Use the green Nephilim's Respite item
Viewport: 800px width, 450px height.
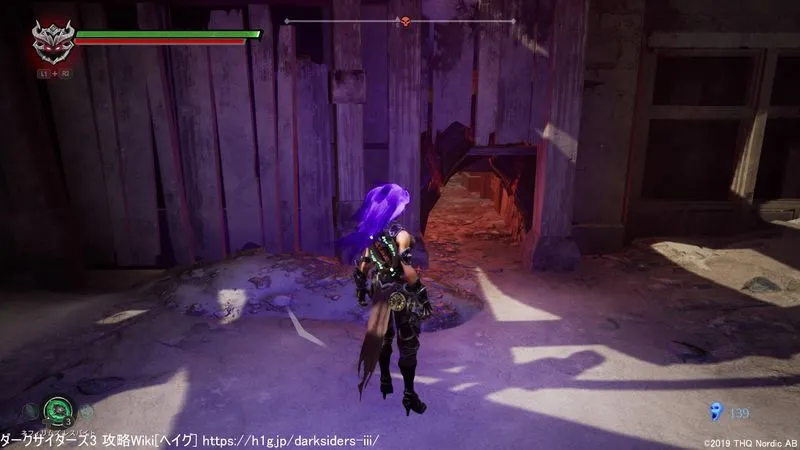58,412
